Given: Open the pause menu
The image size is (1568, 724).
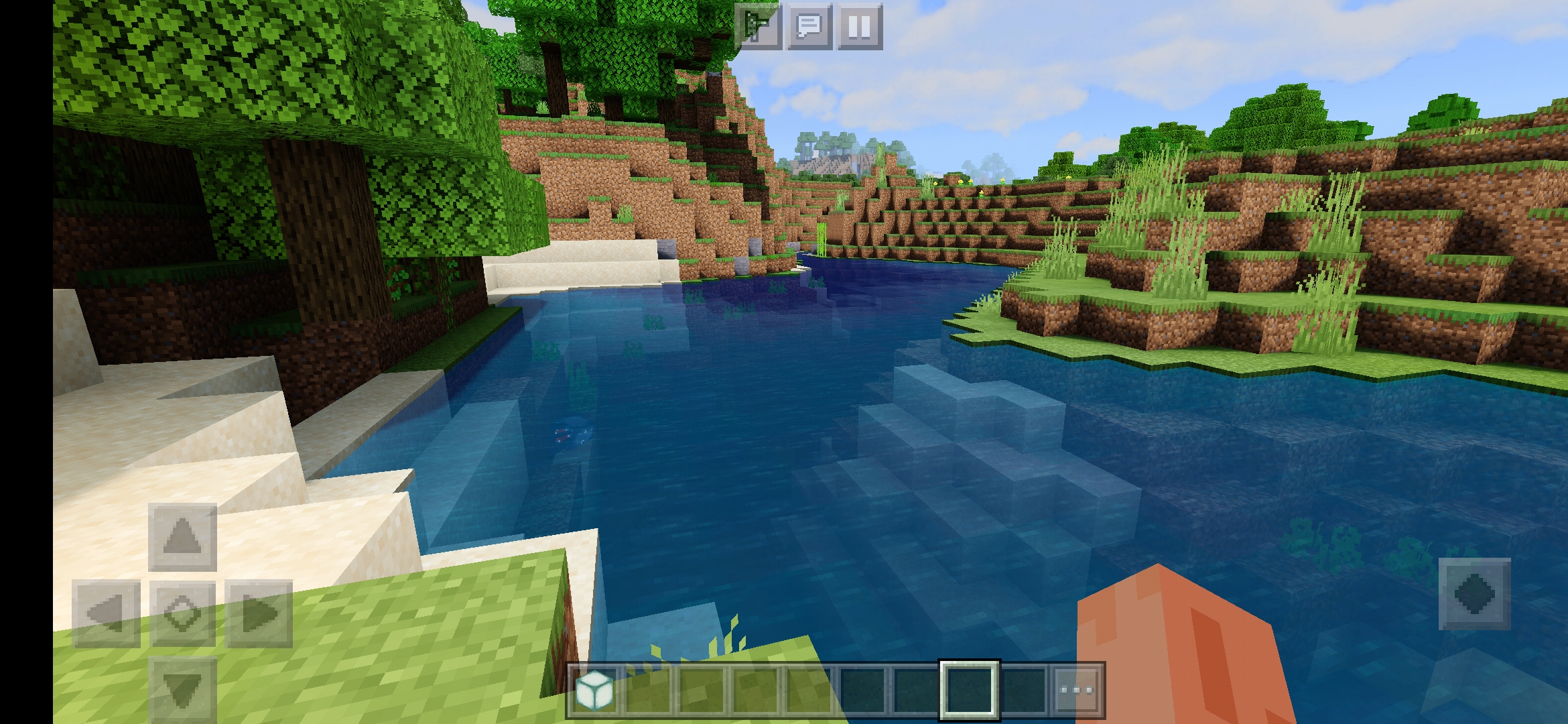Looking at the screenshot, I should click(x=859, y=27).
